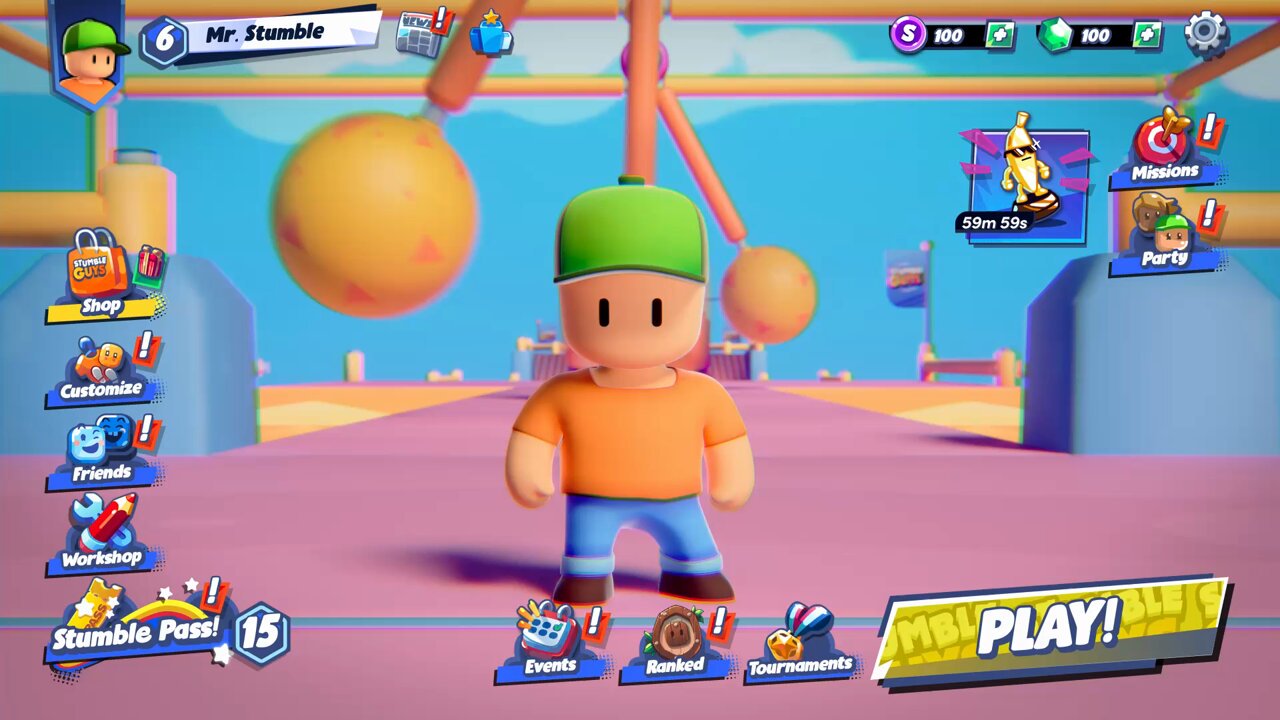View the Missions list
Viewport: 1280px width, 720px height.
1164,152
